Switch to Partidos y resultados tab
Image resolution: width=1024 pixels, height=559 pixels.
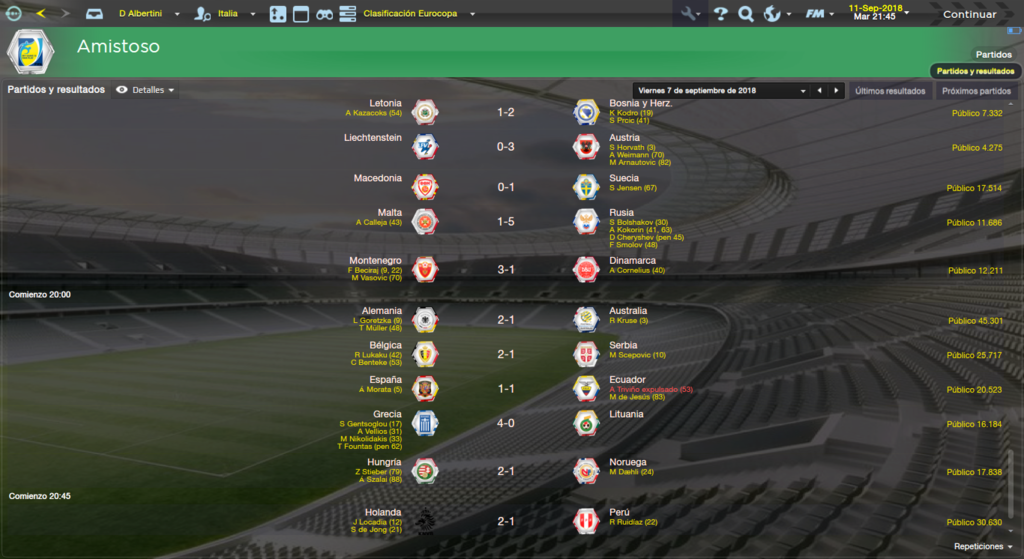coord(975,71)
